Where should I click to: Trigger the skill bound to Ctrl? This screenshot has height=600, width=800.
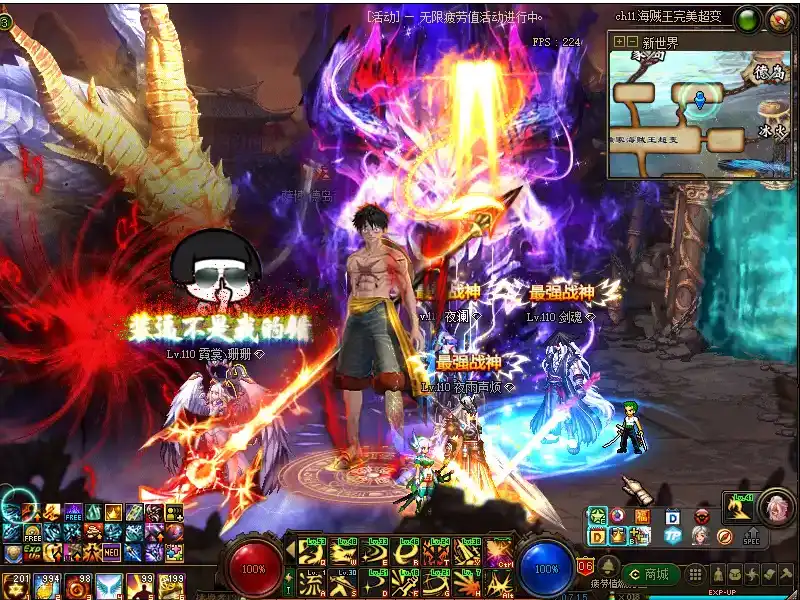pos(498,551)
